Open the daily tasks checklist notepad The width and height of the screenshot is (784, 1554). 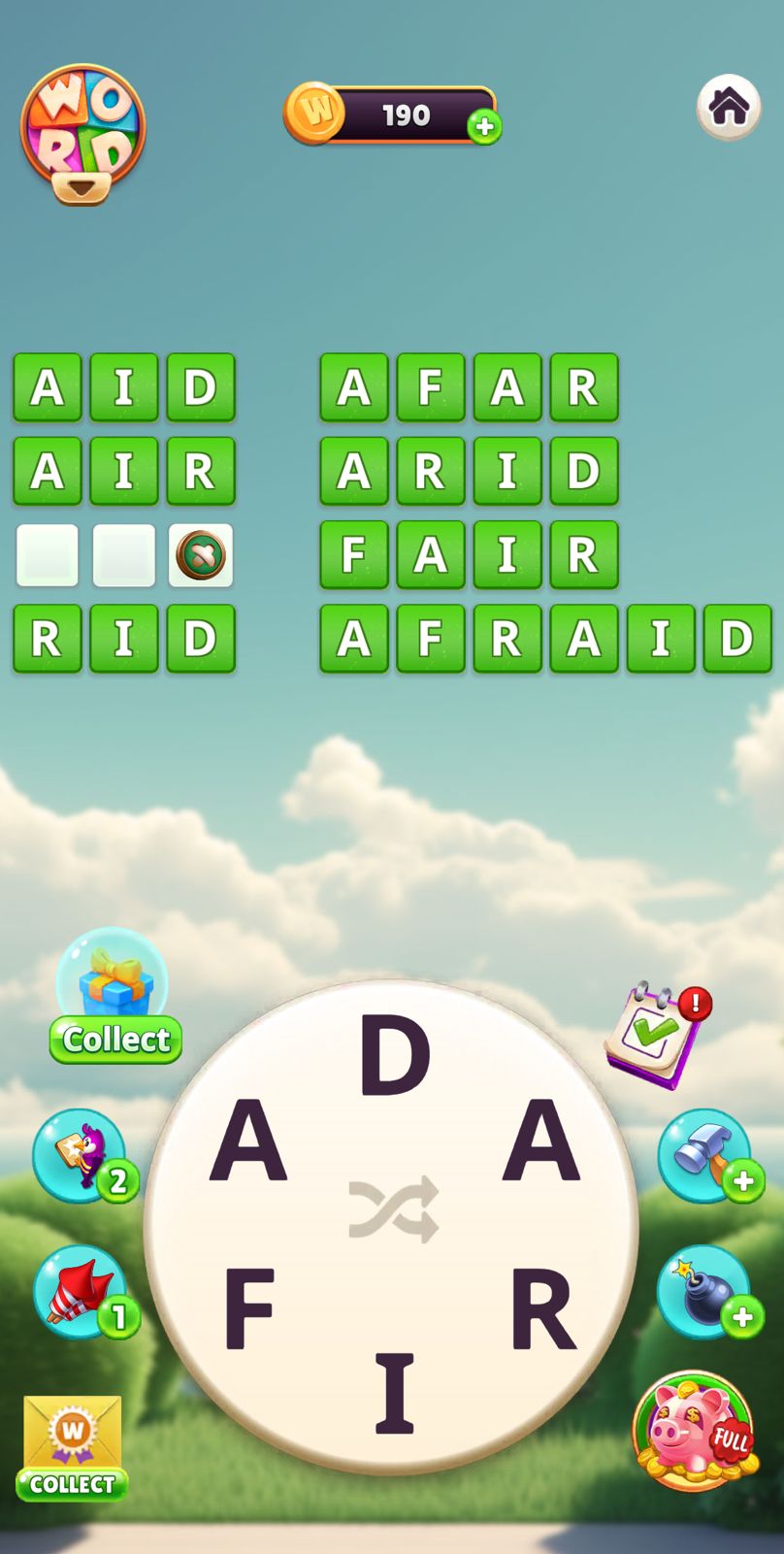[x=655, y=1036]
